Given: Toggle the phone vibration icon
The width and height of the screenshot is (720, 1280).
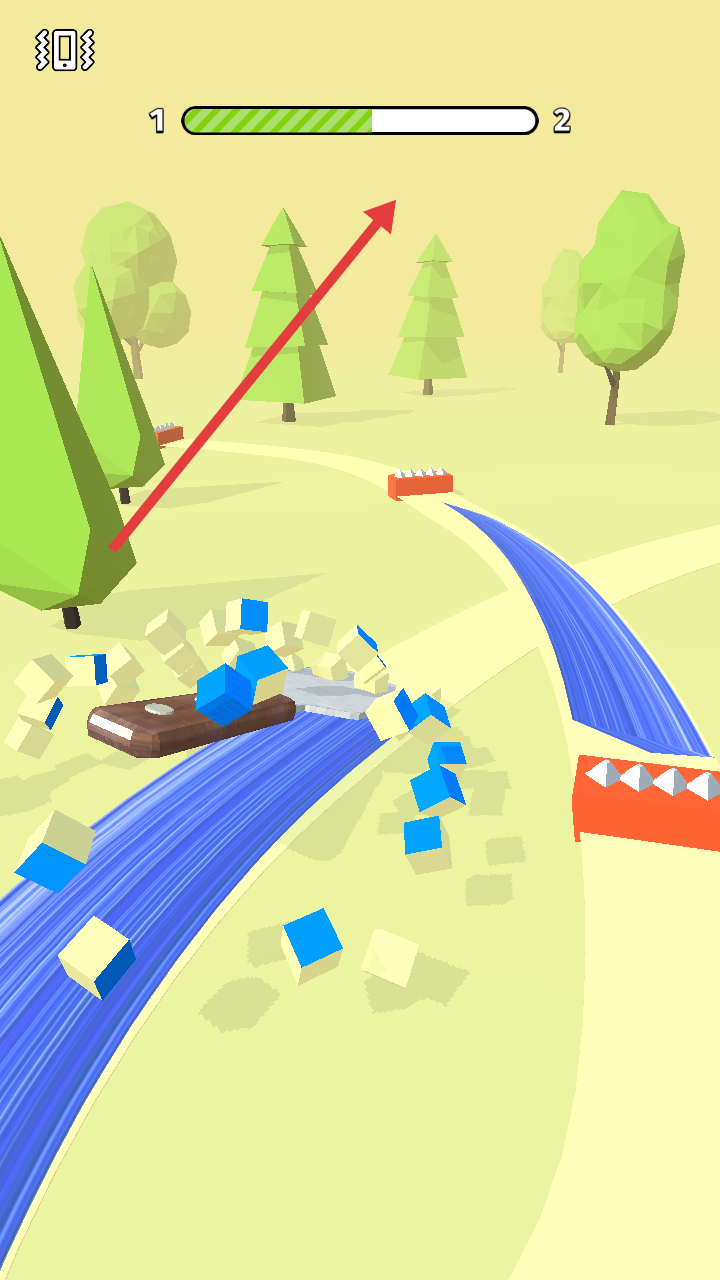Looking at the screenshot, I should pyautogui.click(x=65, y=49).
